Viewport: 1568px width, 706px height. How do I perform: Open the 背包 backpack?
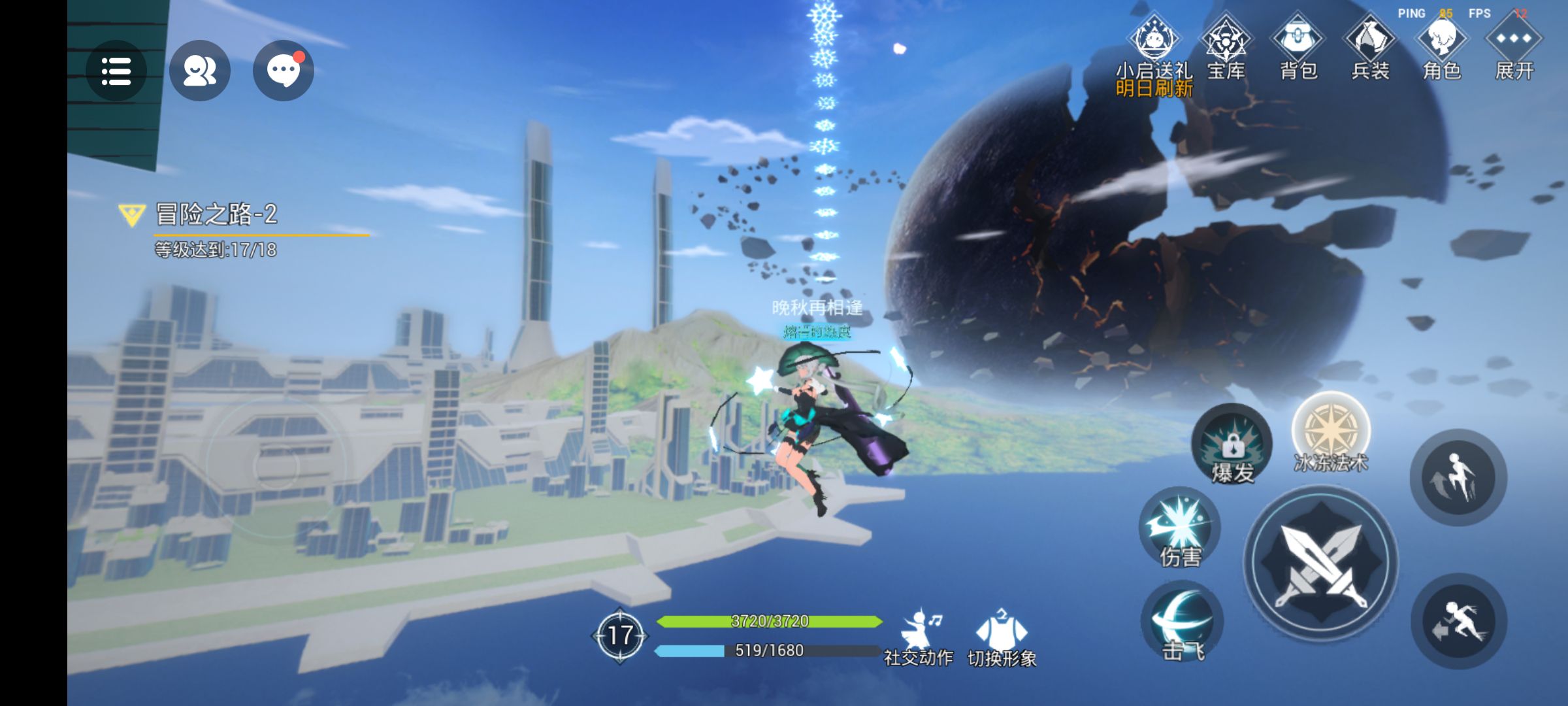tap(1298, 42)
